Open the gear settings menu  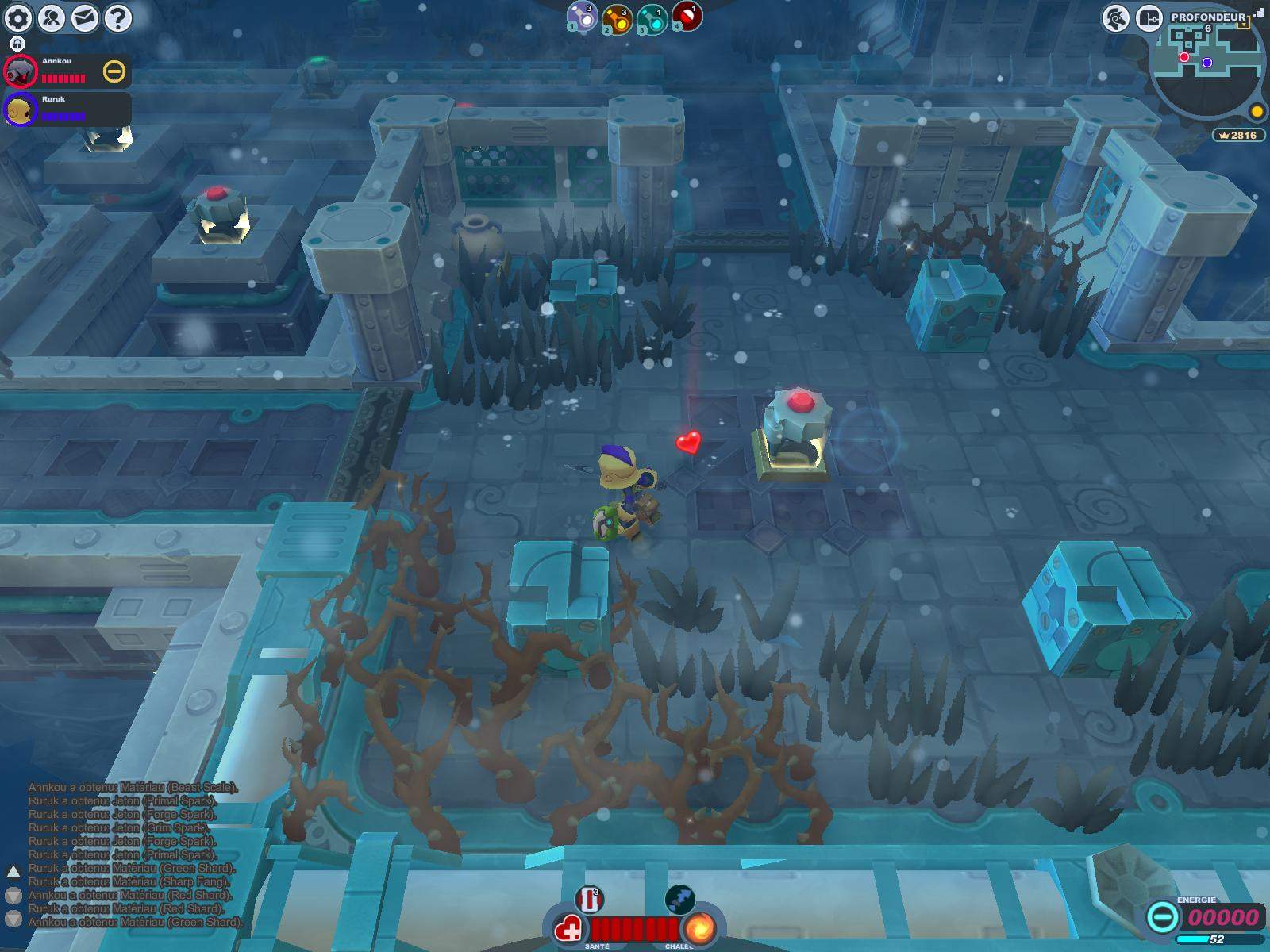(x=18, y=17)
